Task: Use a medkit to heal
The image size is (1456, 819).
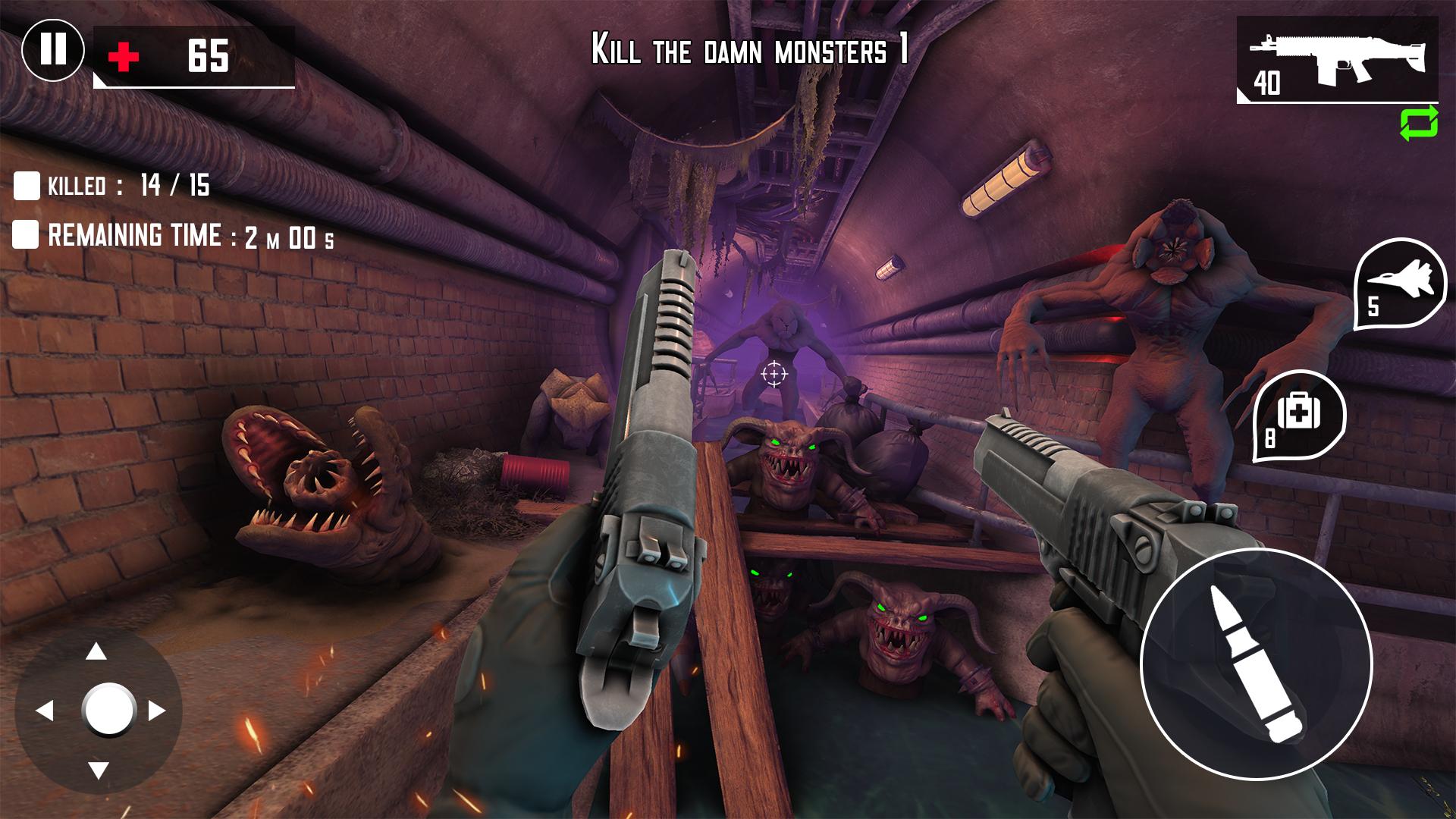Action: pos(1299,415)
